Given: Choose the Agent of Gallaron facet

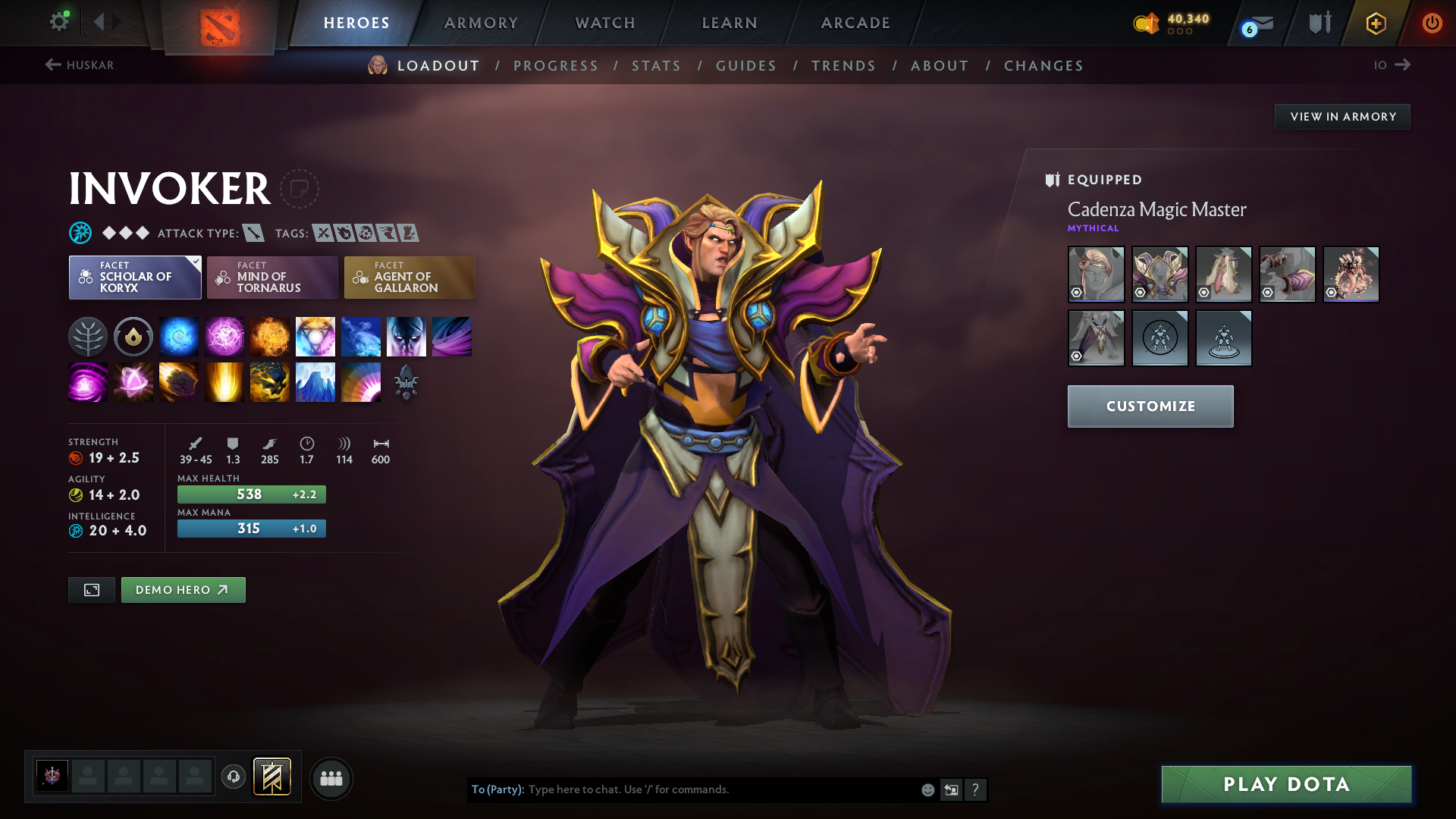Looking at the screenshot, I should [x=409, y=278].
